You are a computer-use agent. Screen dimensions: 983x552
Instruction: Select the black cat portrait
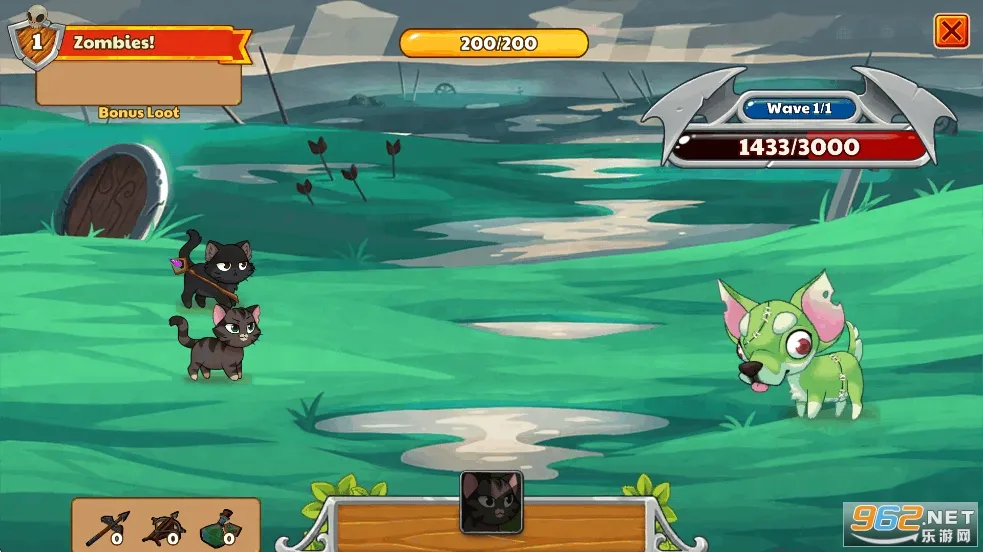[x=491, y=501]
